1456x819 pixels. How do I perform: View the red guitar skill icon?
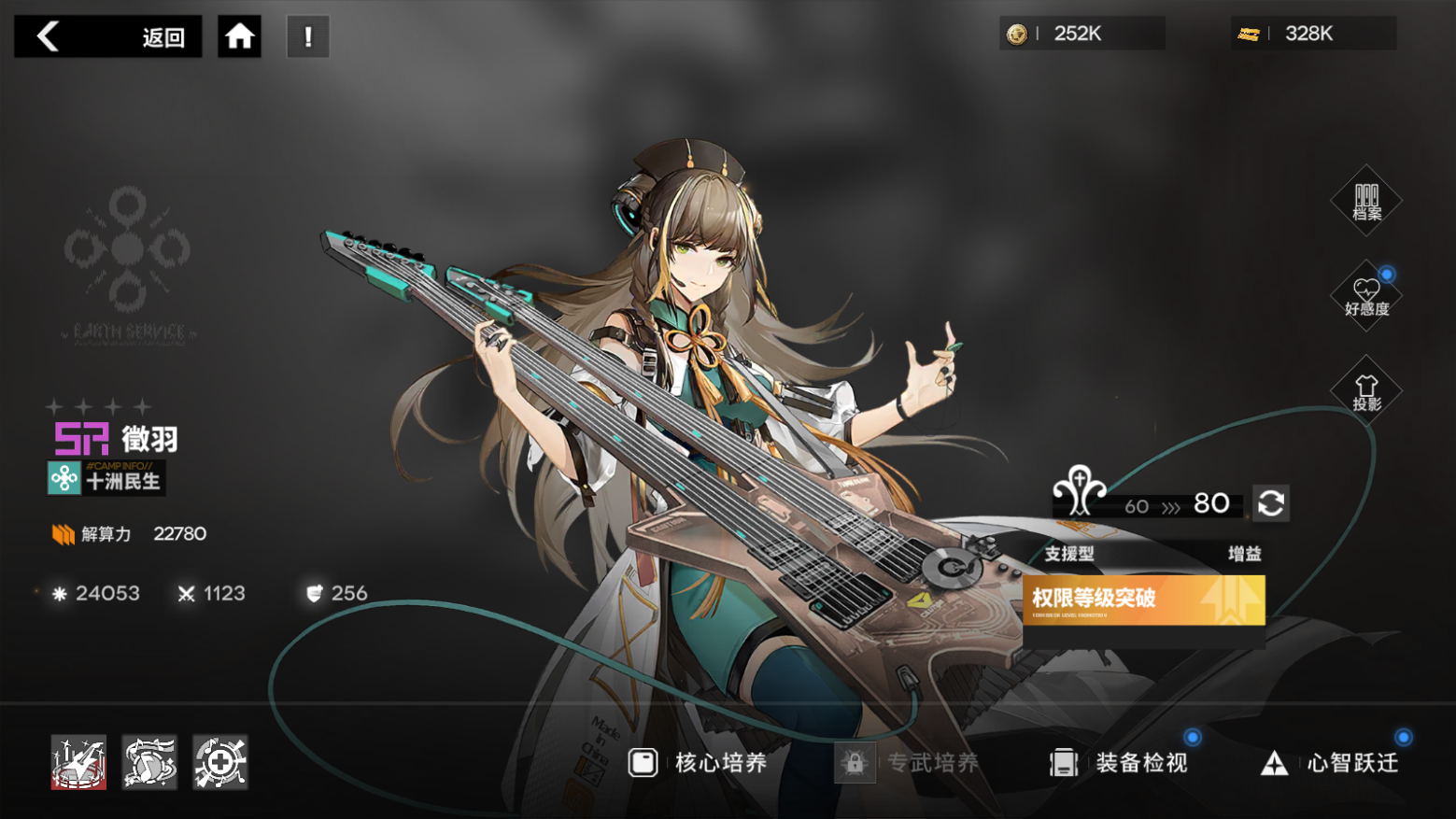(x=78, y=762)
